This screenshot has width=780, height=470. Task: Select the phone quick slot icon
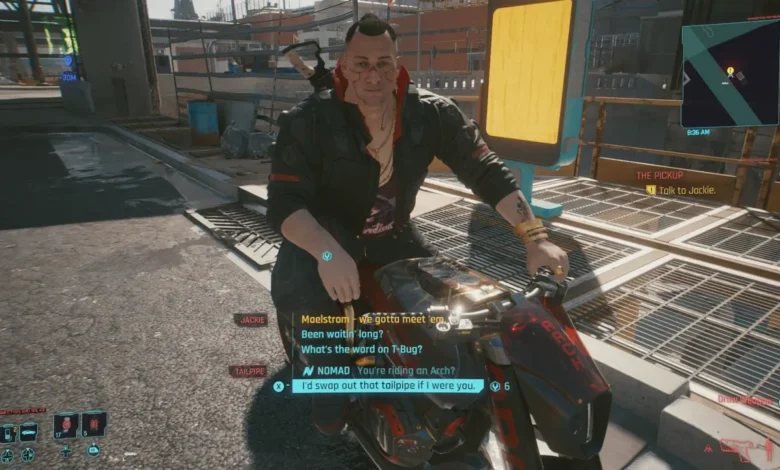8,433
